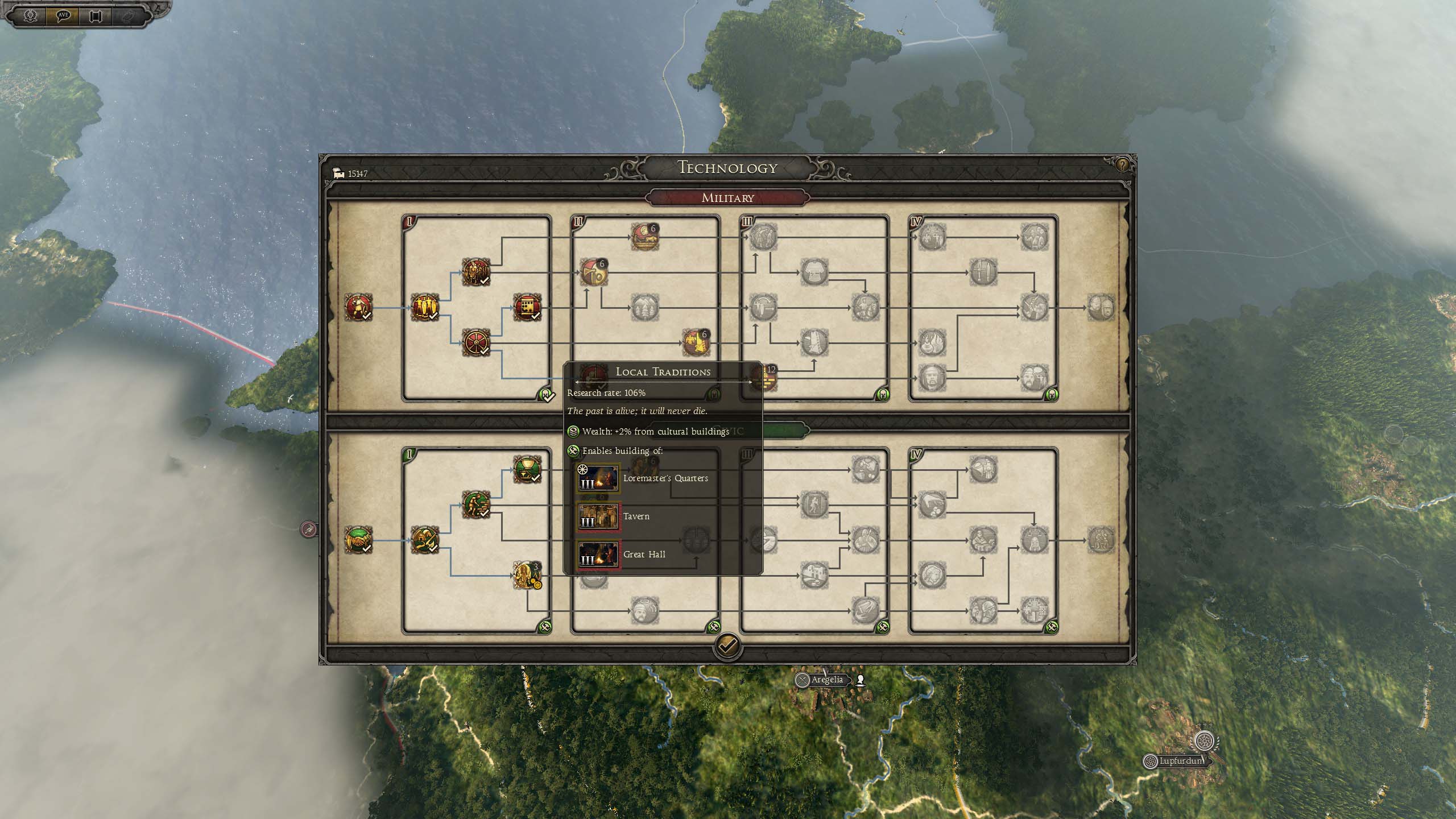This screenshot has height=819, width=1456.
Task: Select the first warrior military technology
Action: tap(358, 308)
